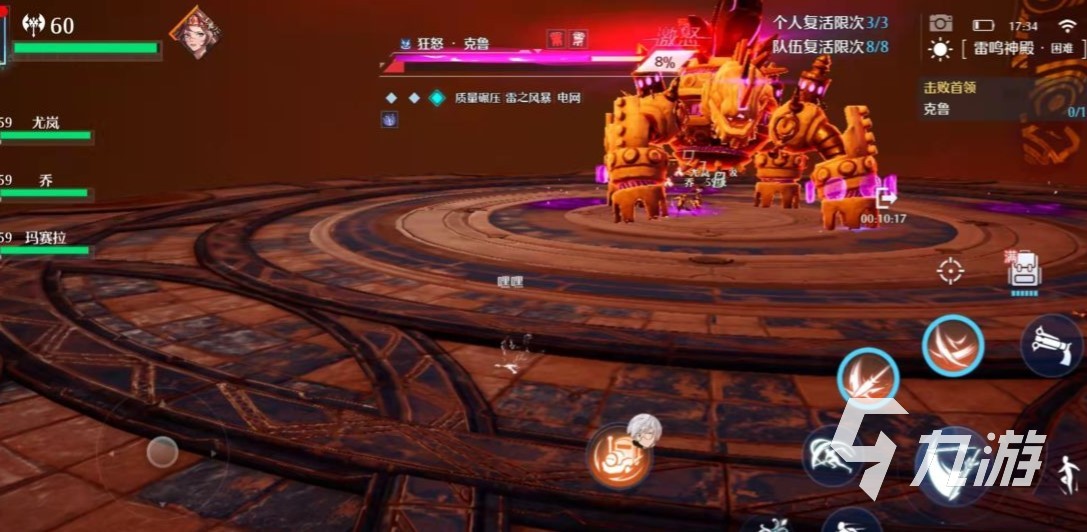Toggle the target lock crosshair

pyautogui.click(x=950, y=270)
